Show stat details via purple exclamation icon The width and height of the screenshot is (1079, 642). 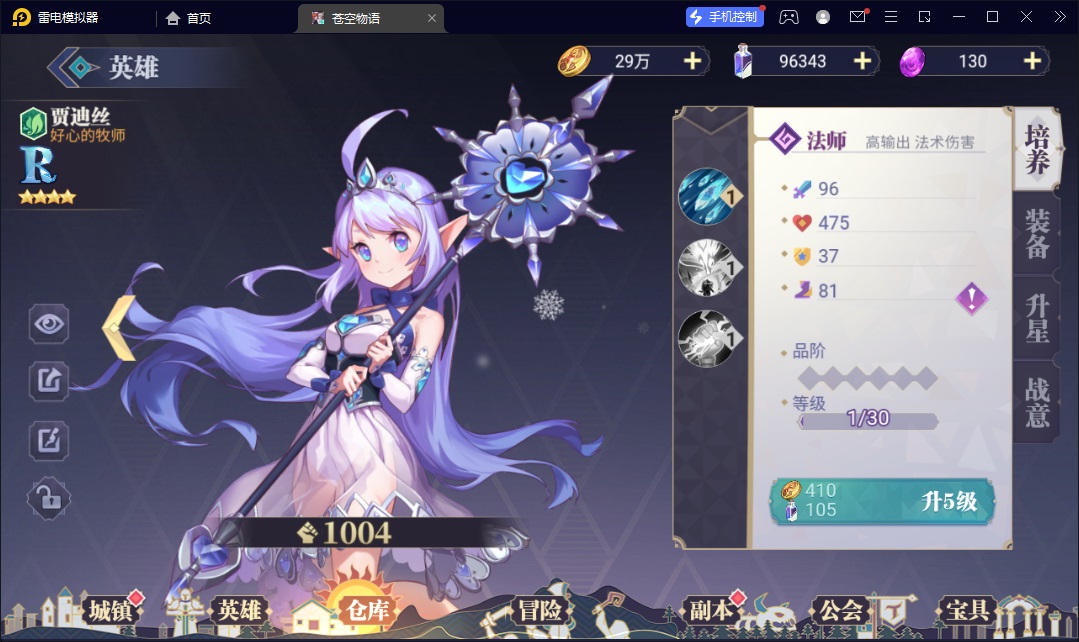(971, 298)
